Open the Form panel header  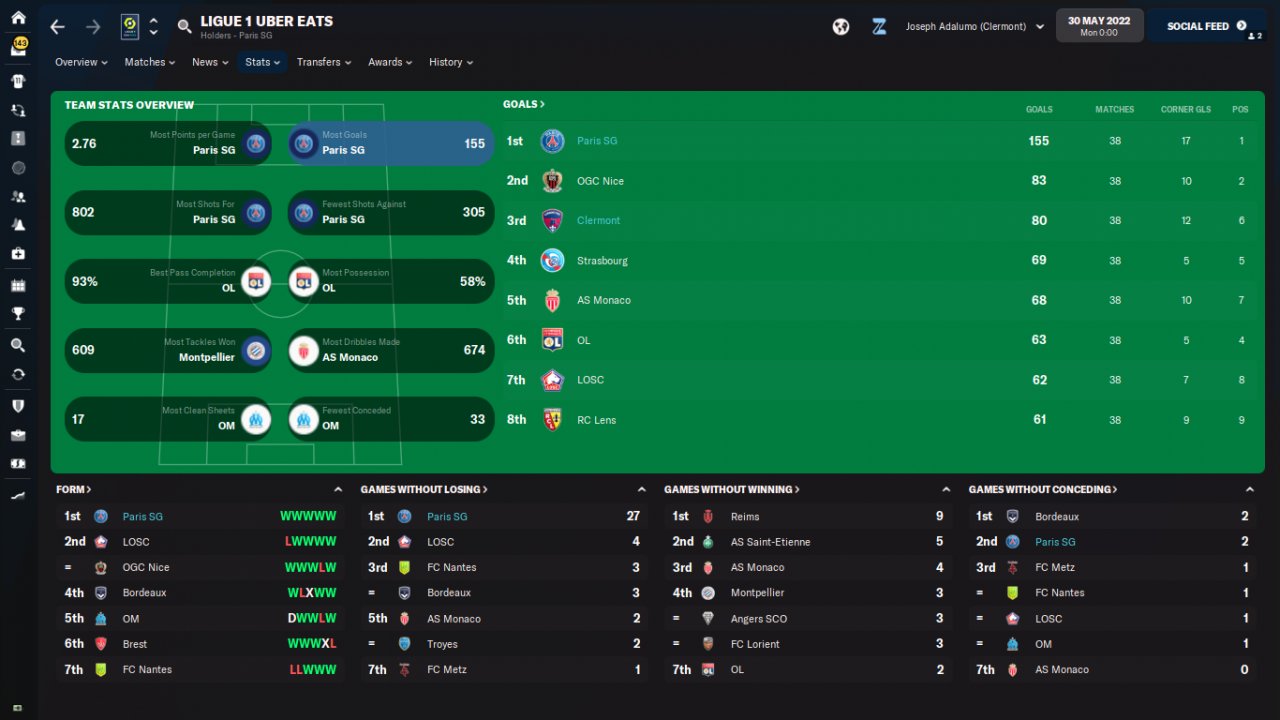coord(74,489)
